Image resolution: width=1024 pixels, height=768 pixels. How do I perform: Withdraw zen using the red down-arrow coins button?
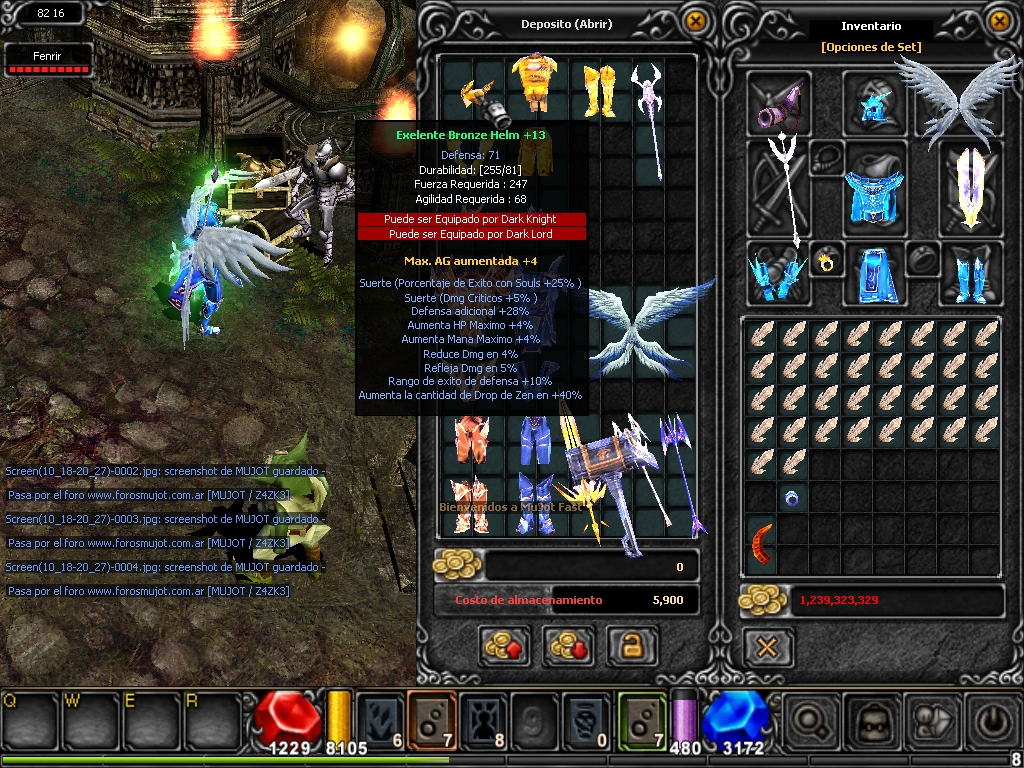point(568,647)
